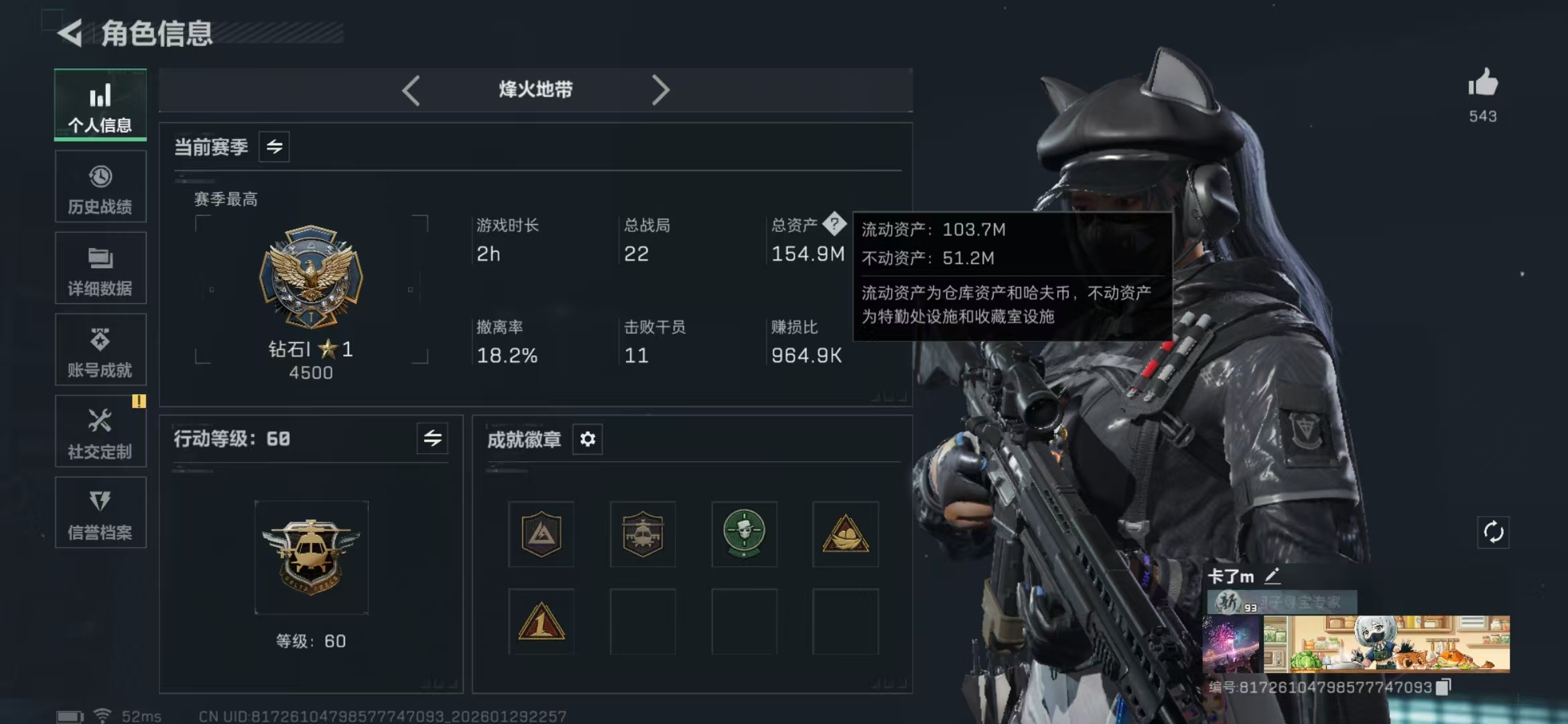Open the 成就徽章 gear settings icon

pyautogui.click(x=588, y=439)
